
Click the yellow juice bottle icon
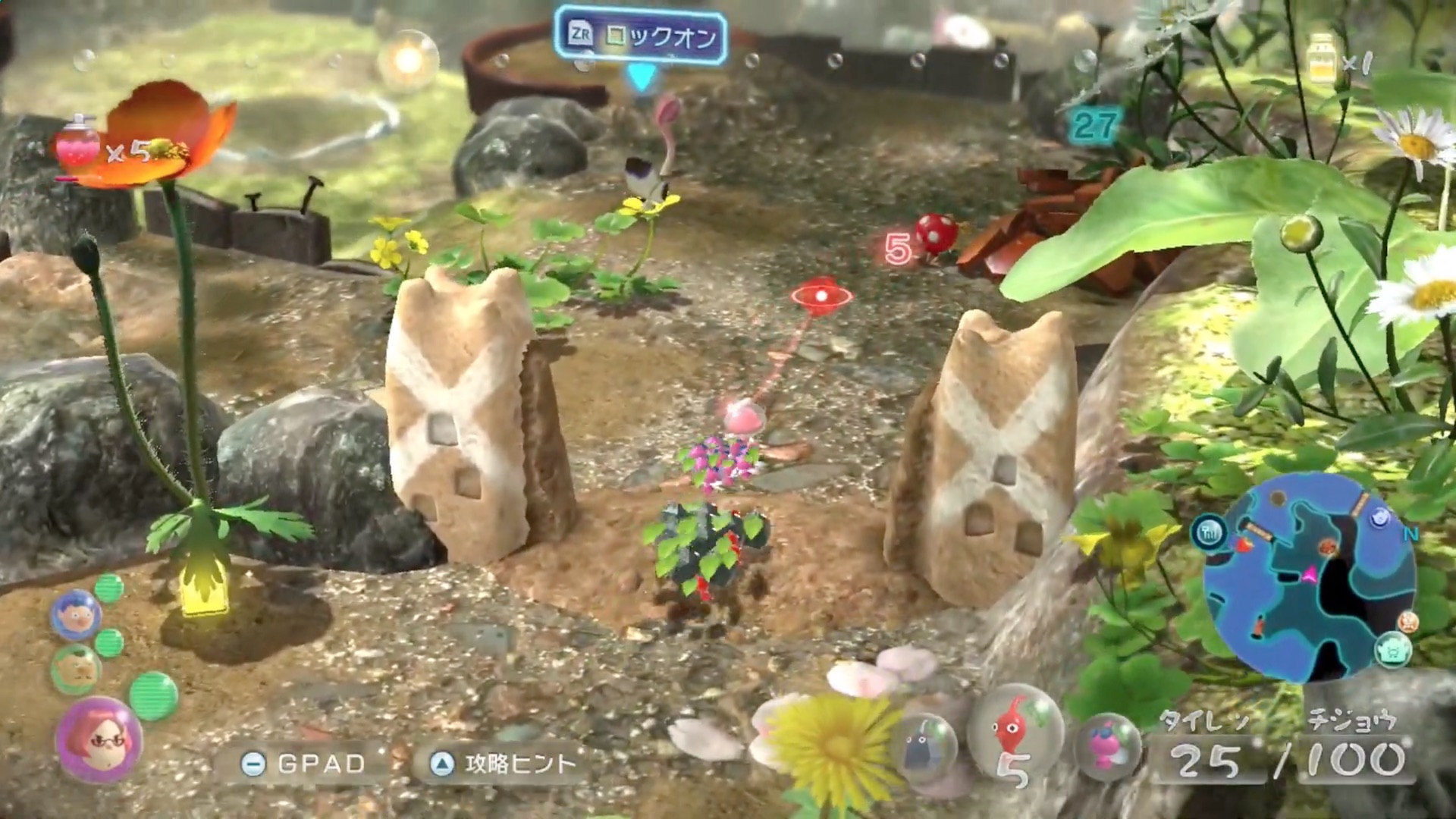tap(1322, 58)
